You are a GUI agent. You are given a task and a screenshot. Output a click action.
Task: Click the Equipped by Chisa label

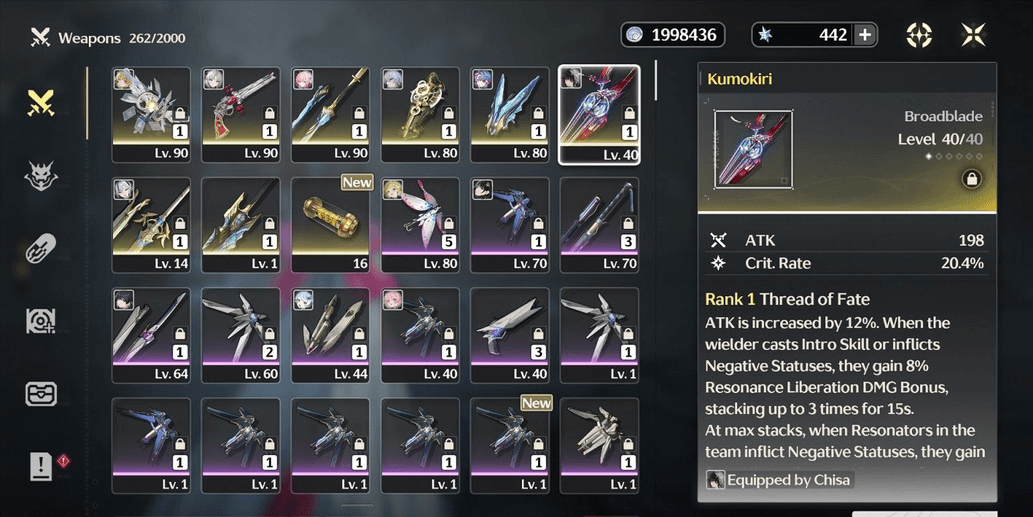[x=779, y=480]
